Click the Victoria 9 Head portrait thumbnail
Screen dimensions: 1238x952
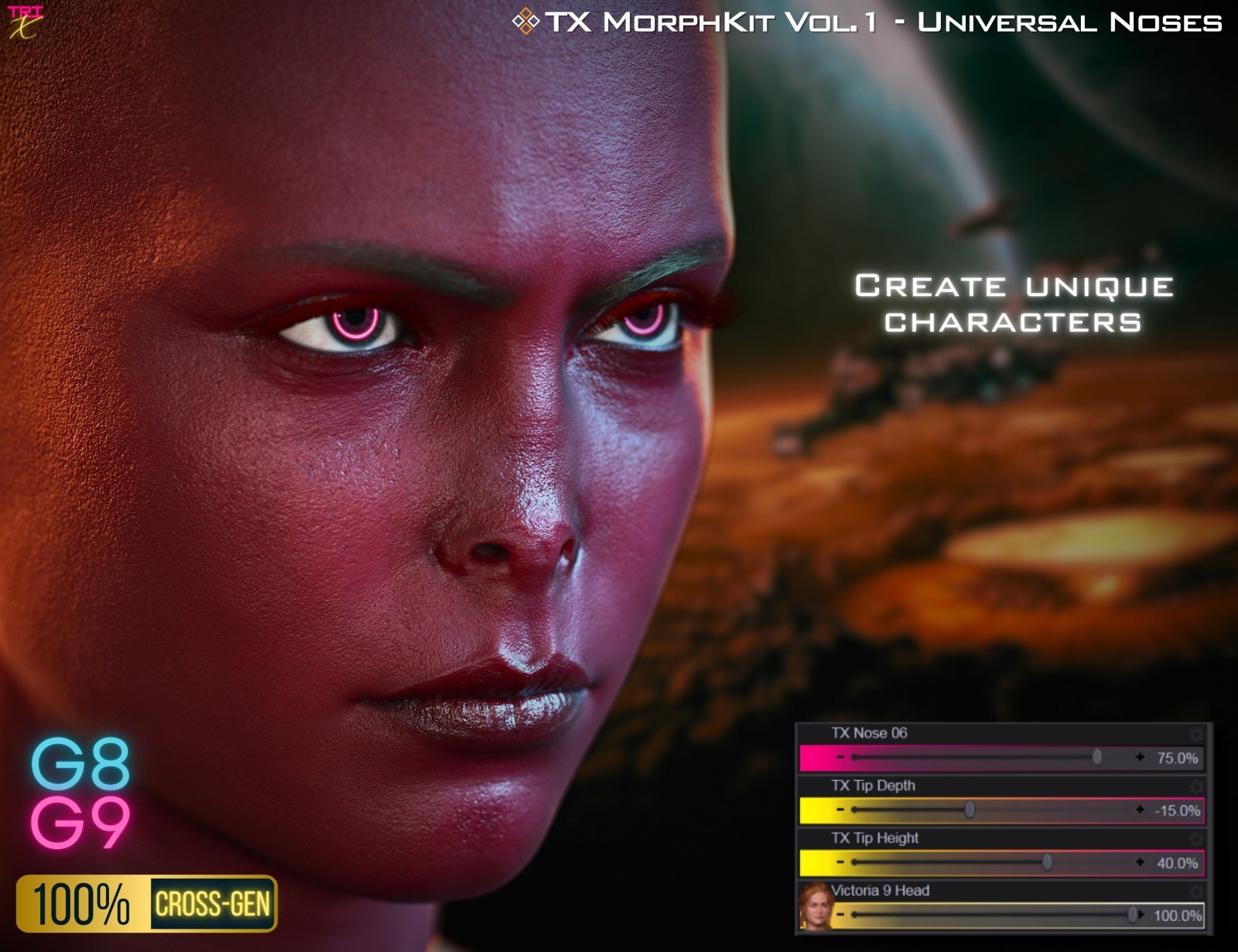(813, 906)
